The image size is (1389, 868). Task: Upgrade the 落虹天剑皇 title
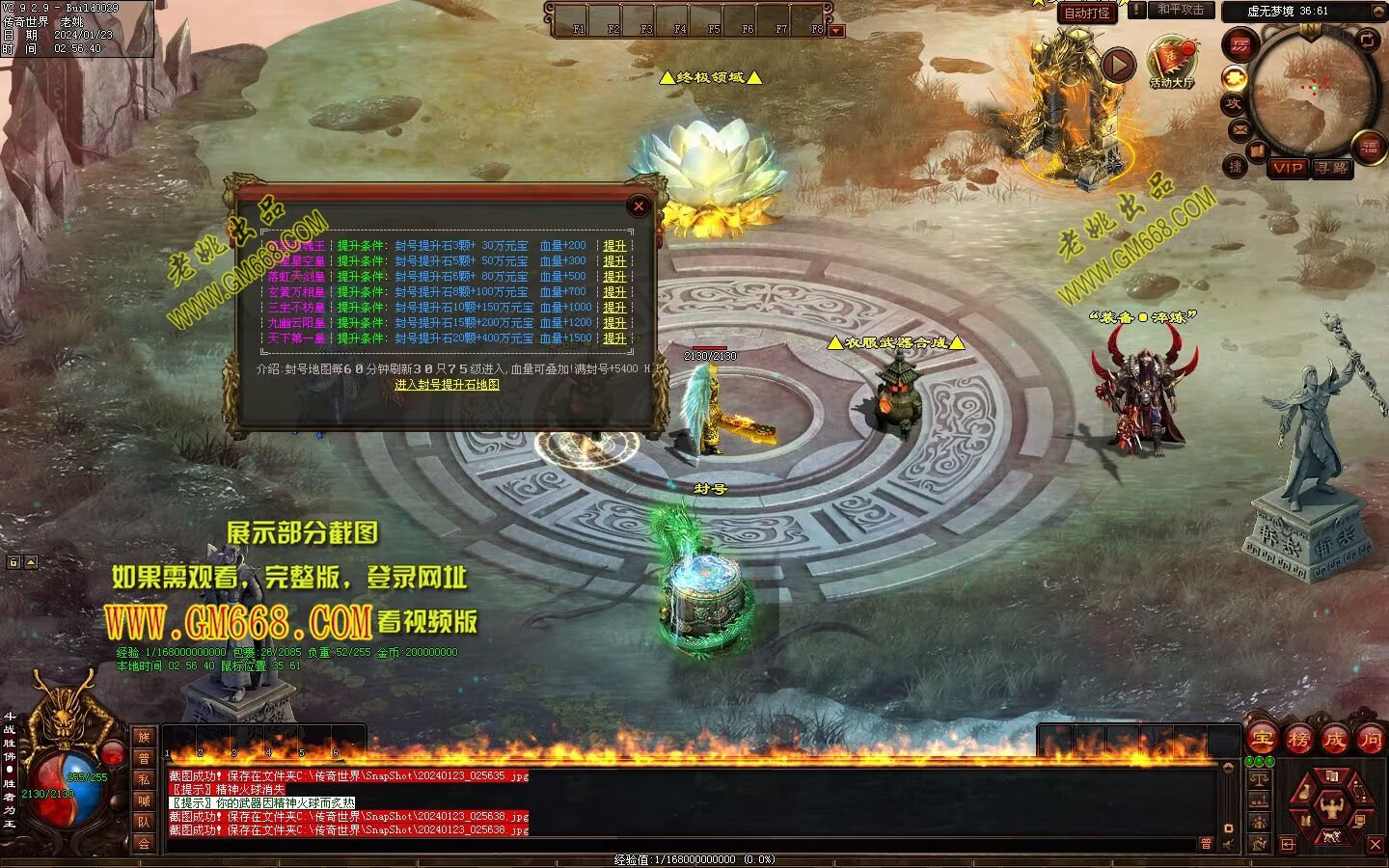[x=614, y=277]
